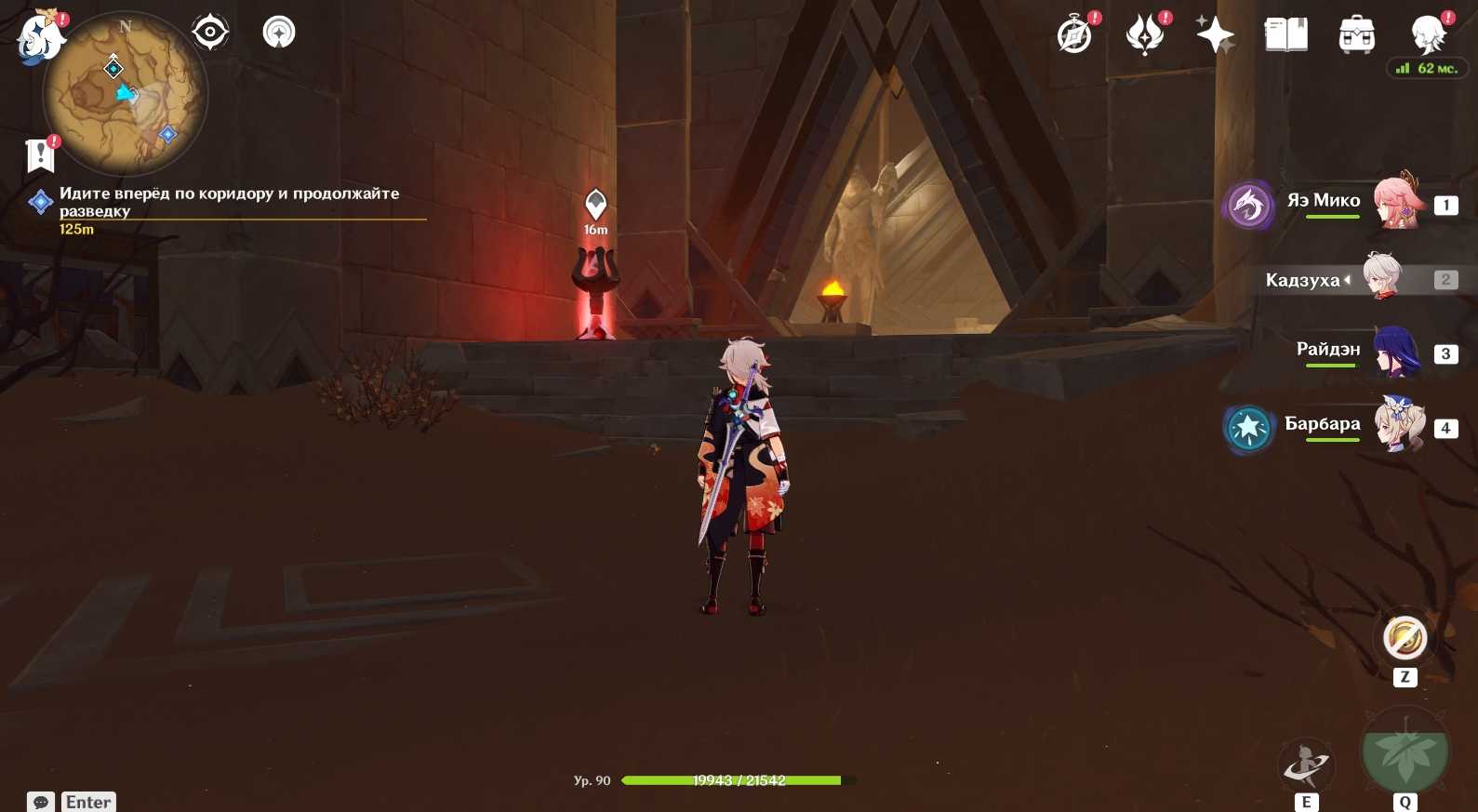Screen dimensions: 1478x812
Task: Open the circular minimap
Action: coord(126,94)
